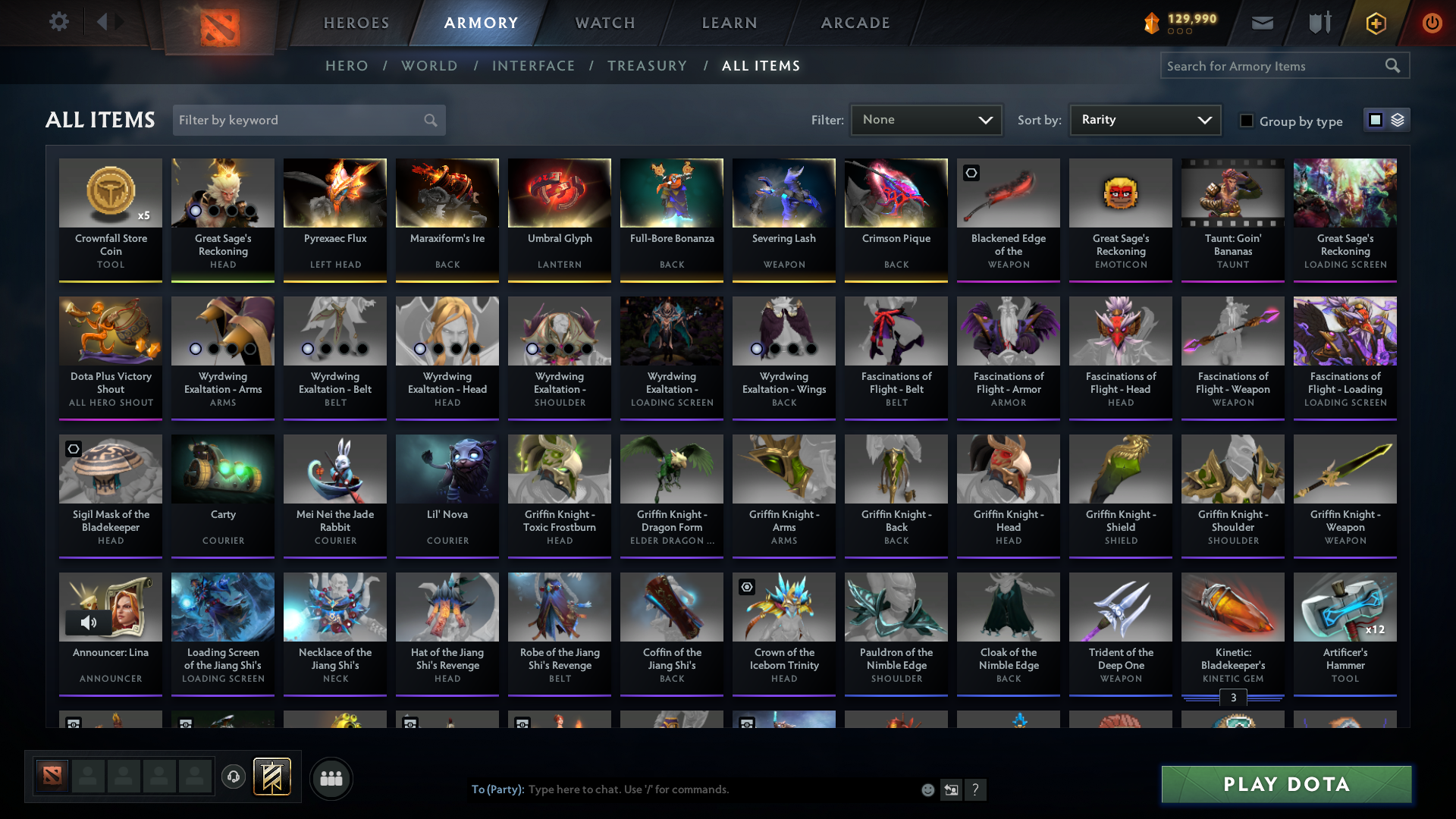Select the gold plus Dota Plus icon
Image resolution: width=1456 pixels, height=819 pixels.
pyautogui.click(x=1375, y=23)
